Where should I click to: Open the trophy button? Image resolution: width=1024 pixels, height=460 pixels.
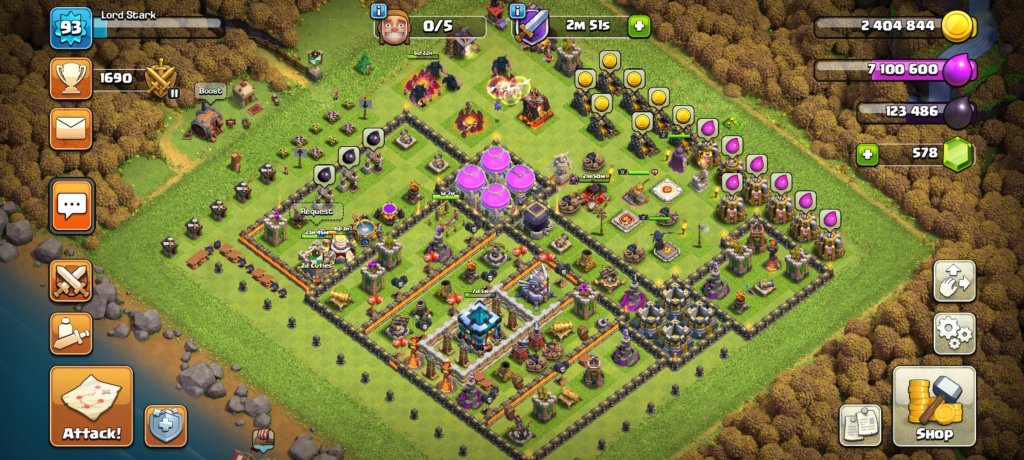pyautogui.click(x=71, y=77)
